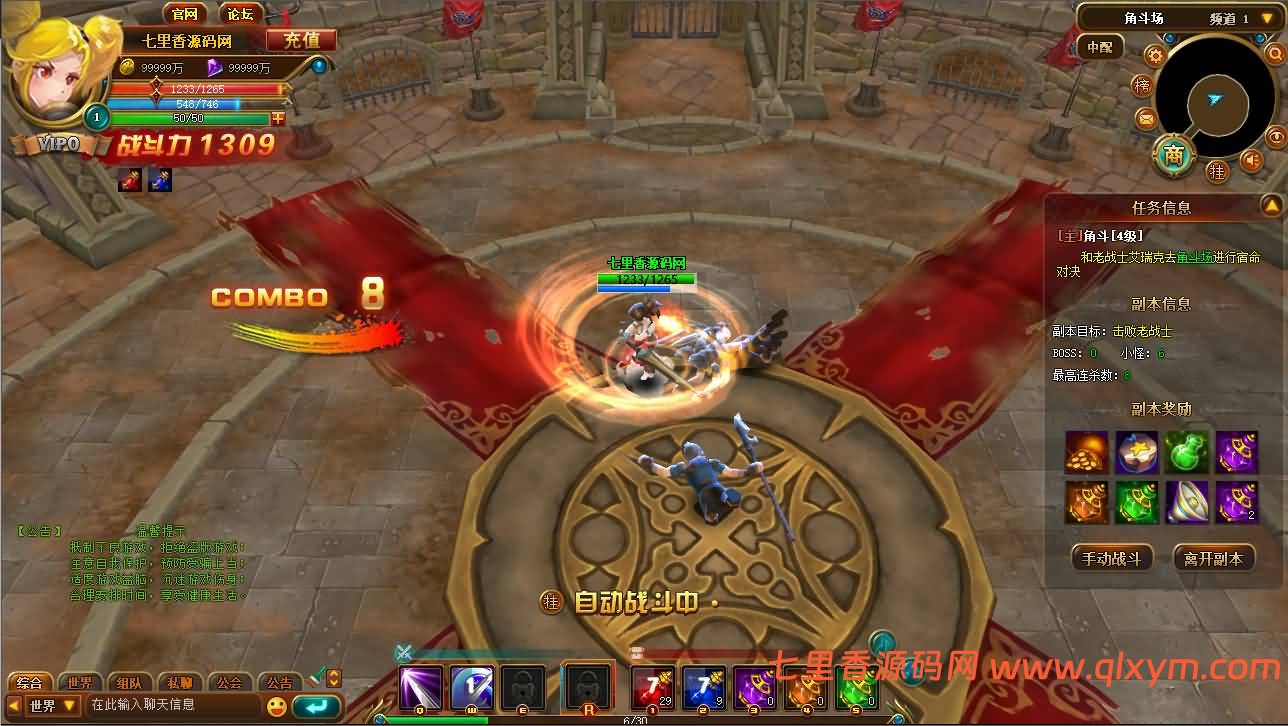Image resolution: width=1288 pixels, height=726 pixels.
Task: Select the Q skill in the hotbar
Action: [418, 688]
